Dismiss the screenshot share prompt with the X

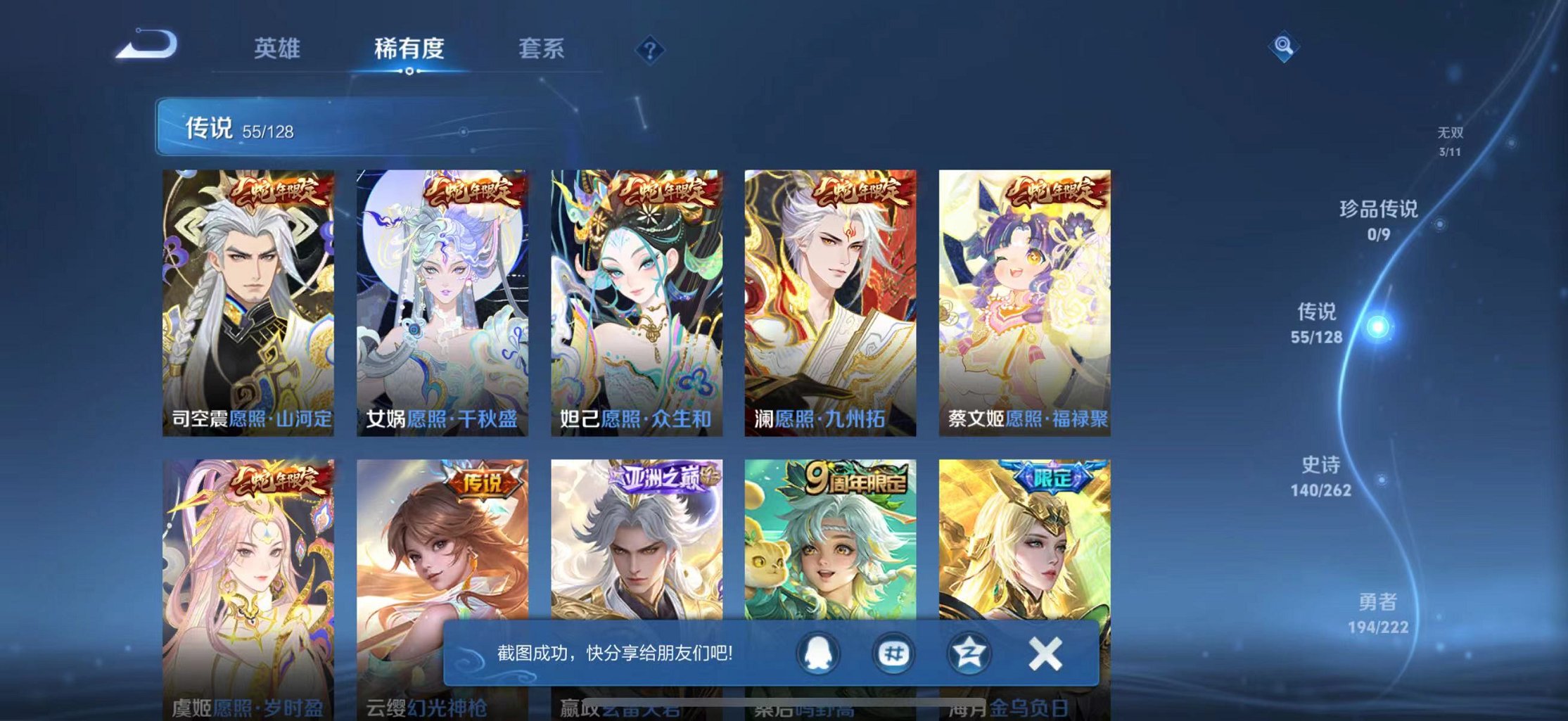1044,653
